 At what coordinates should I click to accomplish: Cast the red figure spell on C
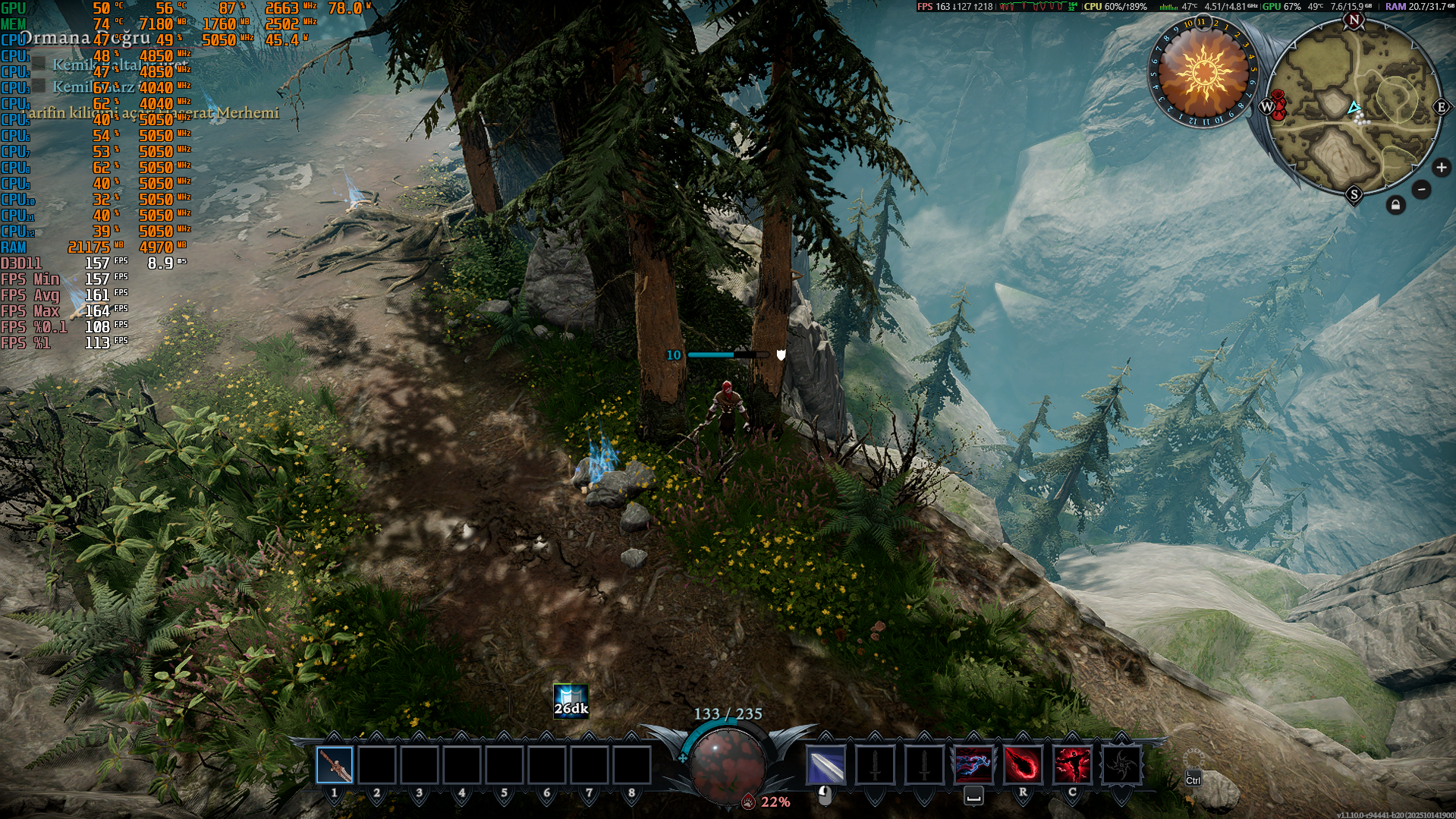pyautogui.click(x=1072, y=765)
